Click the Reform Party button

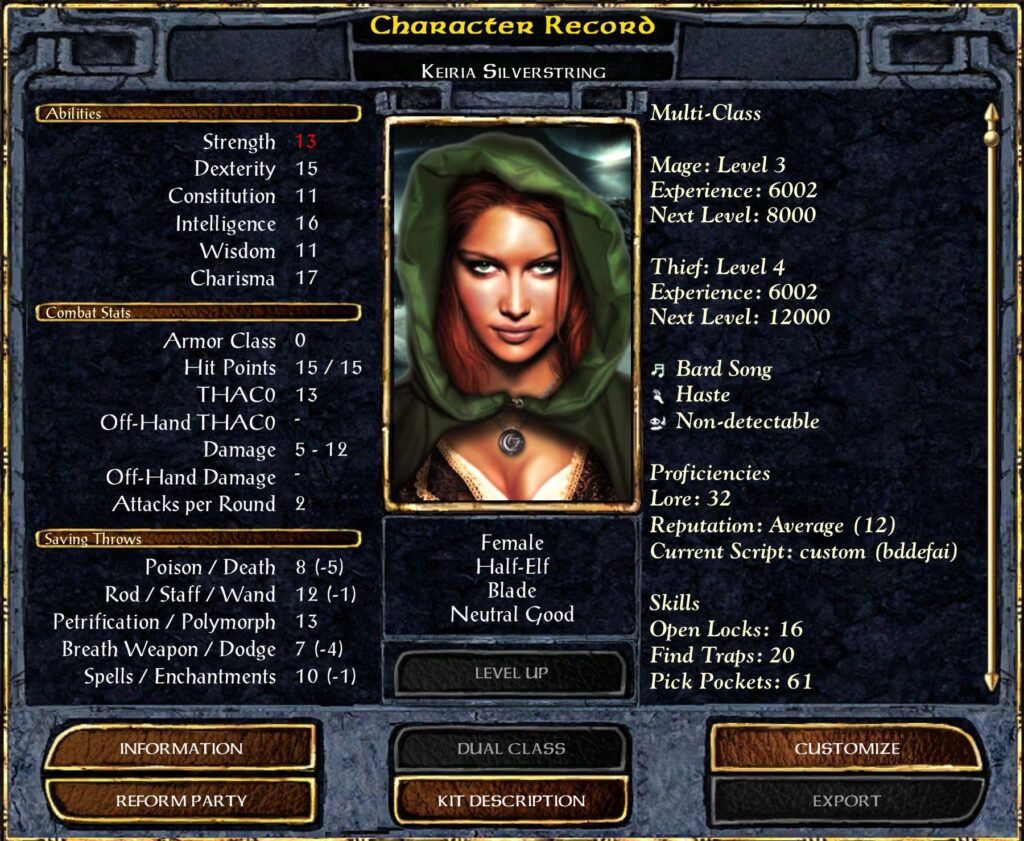click(181, 800)
